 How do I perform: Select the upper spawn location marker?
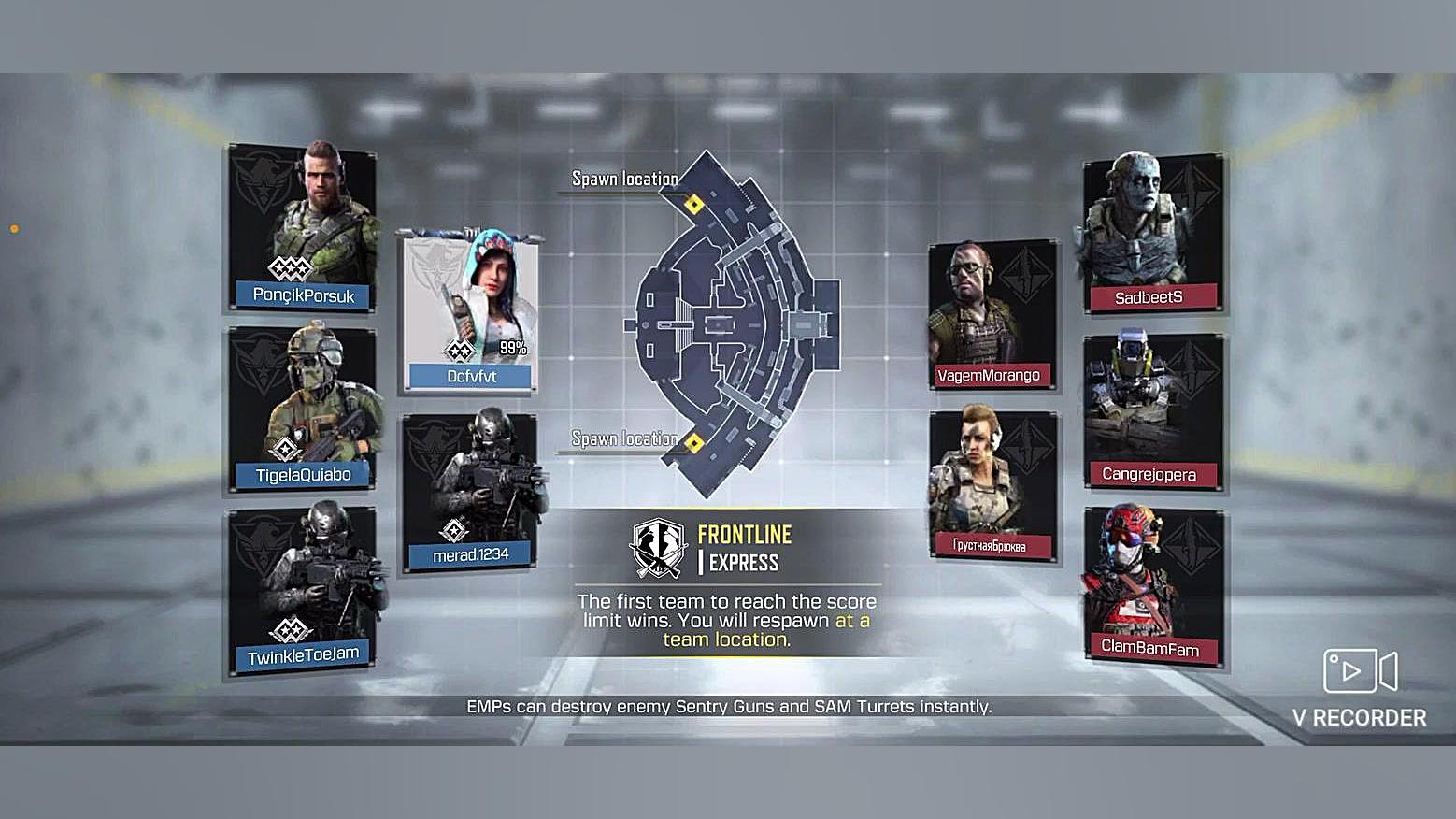pos(693,204)
